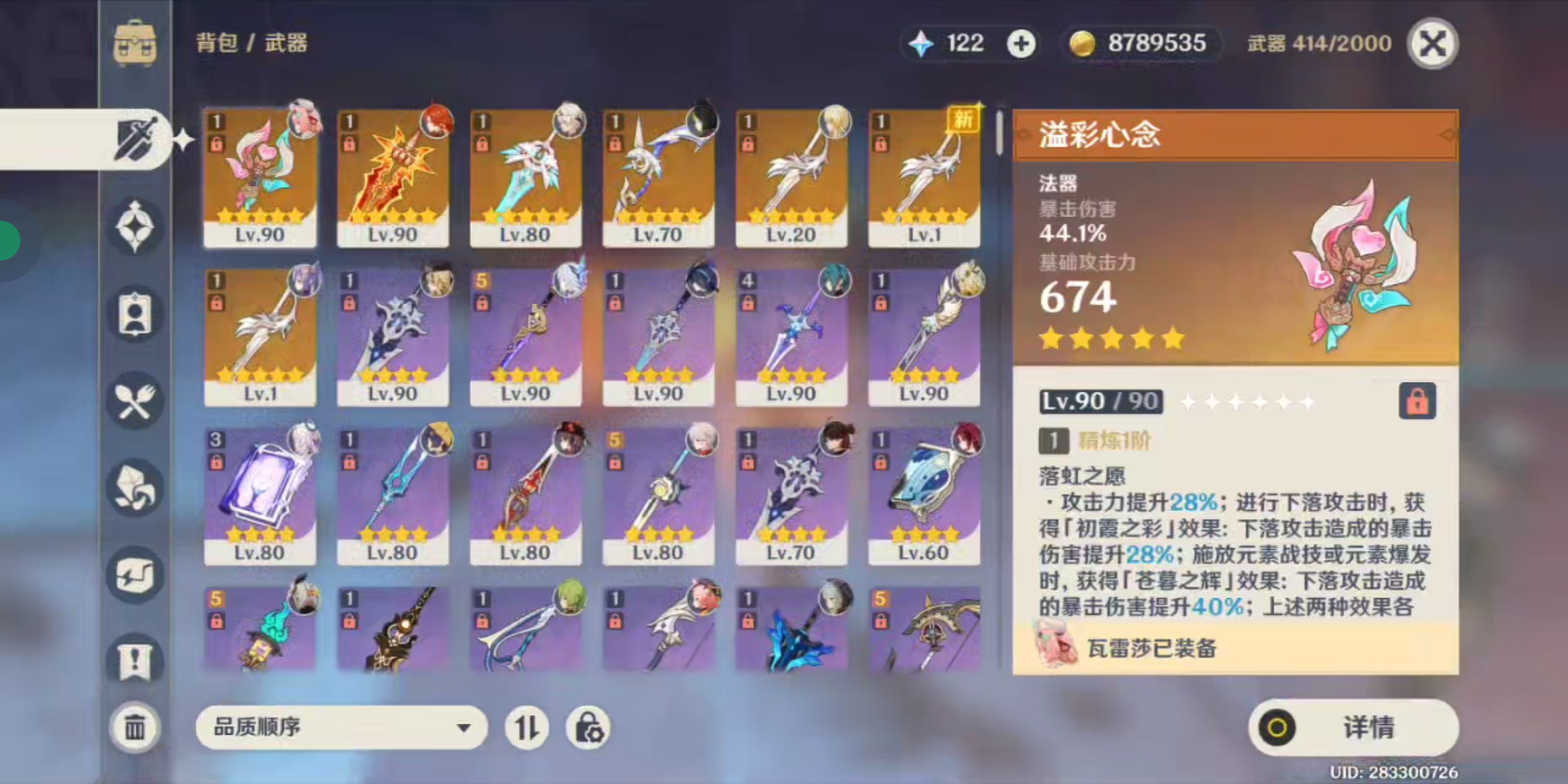This screenshot has height=784, width=1568.
Task: Switch to the quest items tab
Action: coord(136,661)
